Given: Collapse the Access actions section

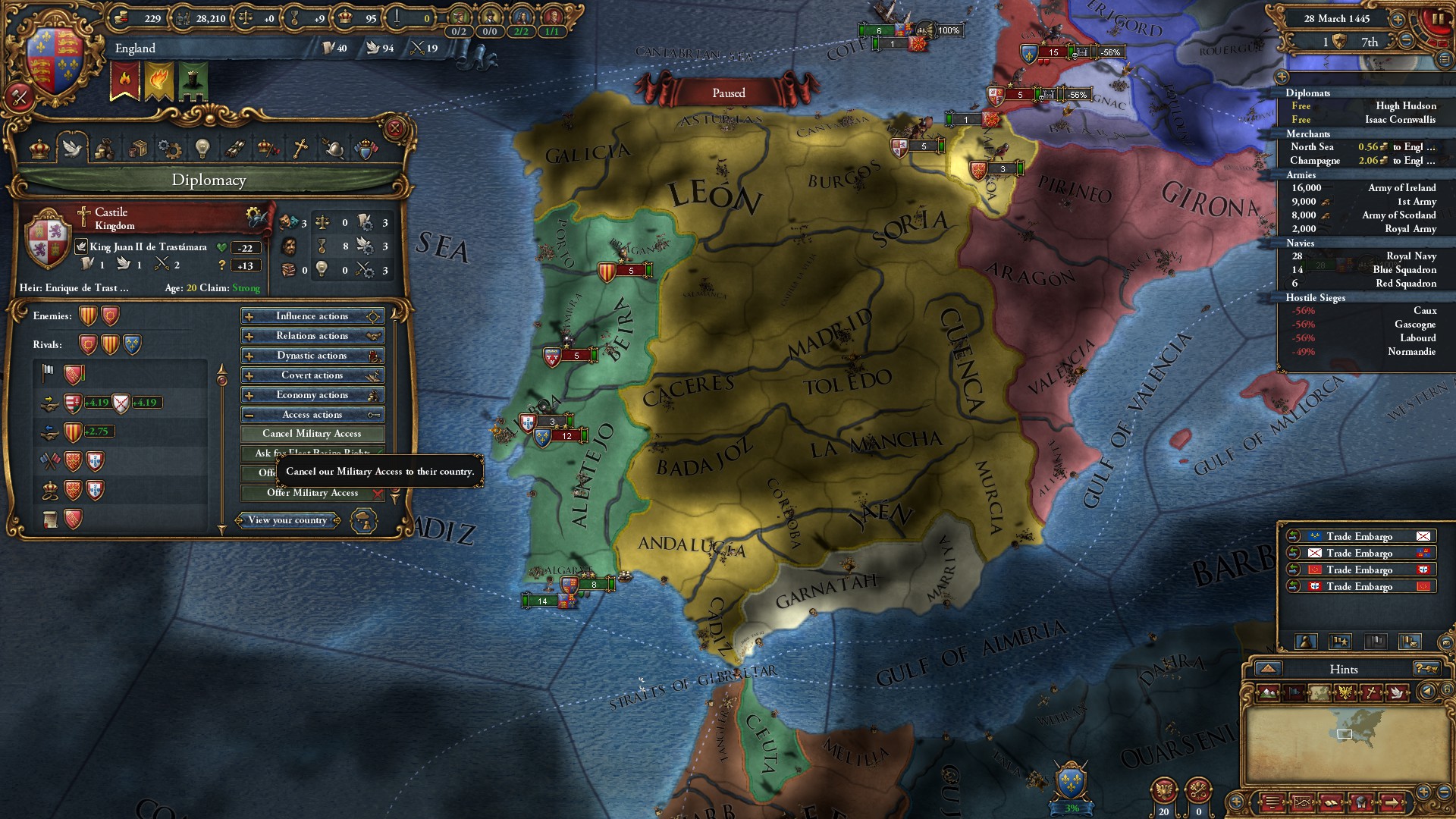Looking at the screenshot, I should coord(312,414).
